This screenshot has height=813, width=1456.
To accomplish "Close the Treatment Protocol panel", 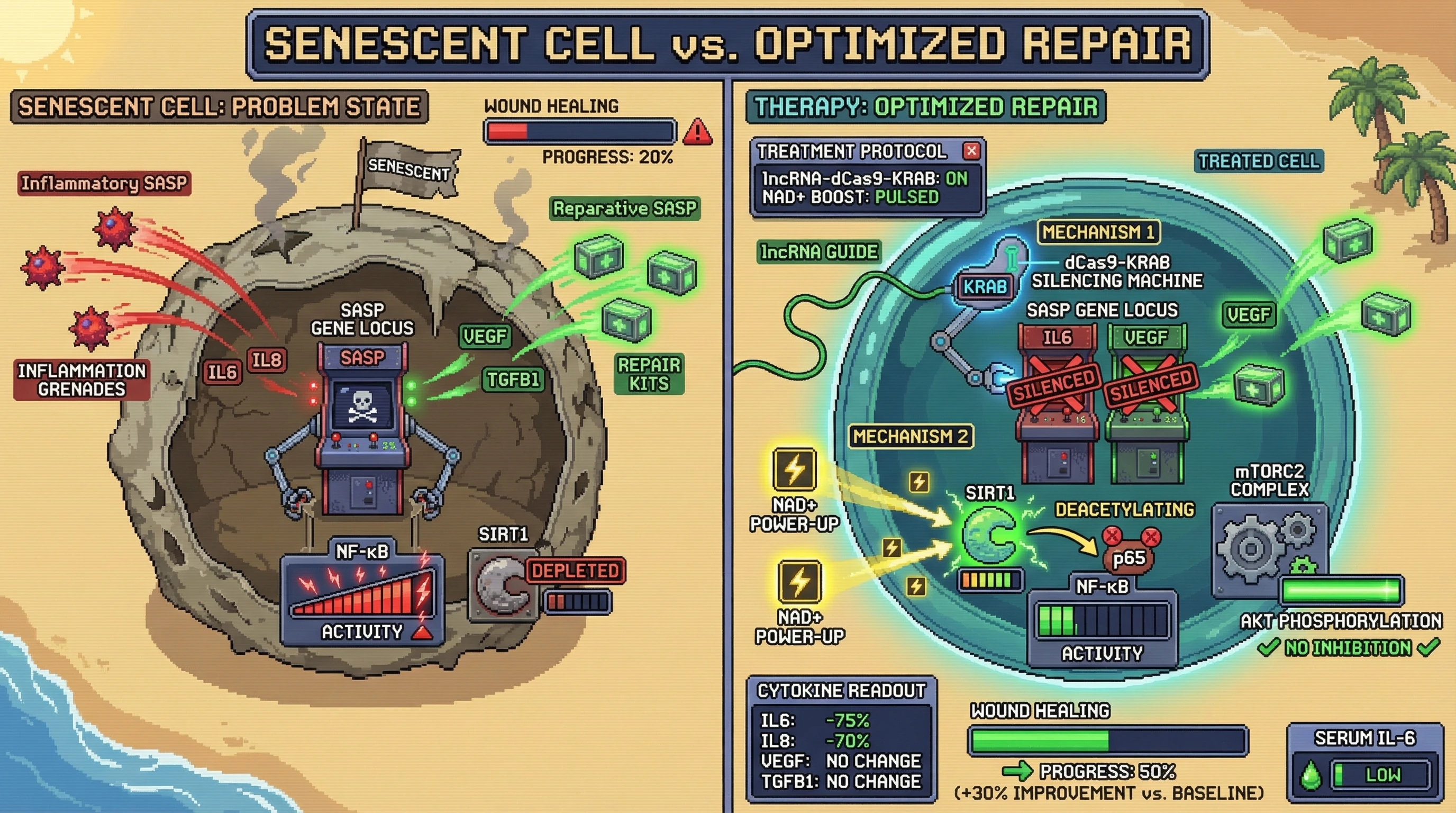I will pos(971,151).
